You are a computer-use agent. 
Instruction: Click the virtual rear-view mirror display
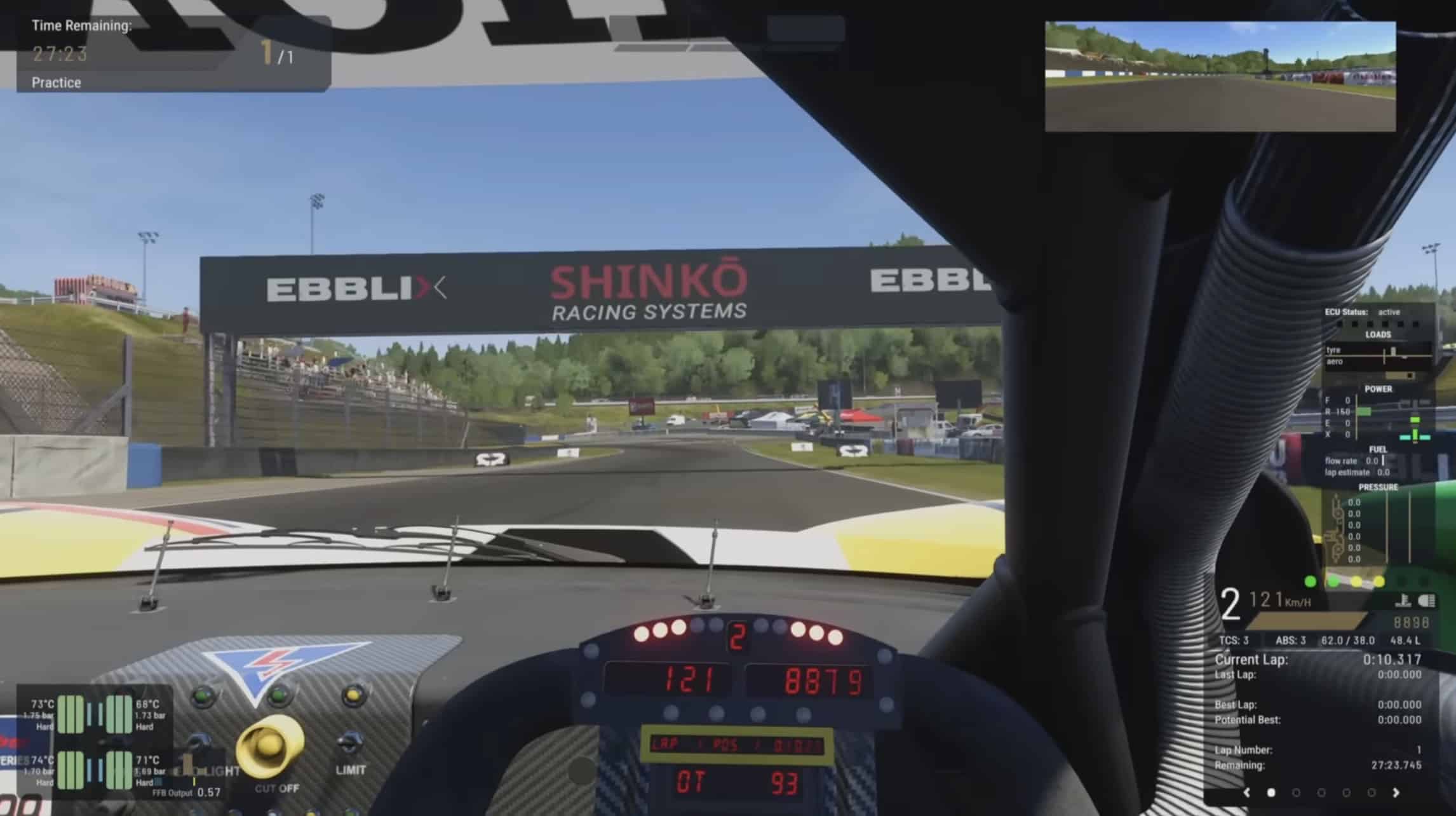click(x=1220, y=76)
